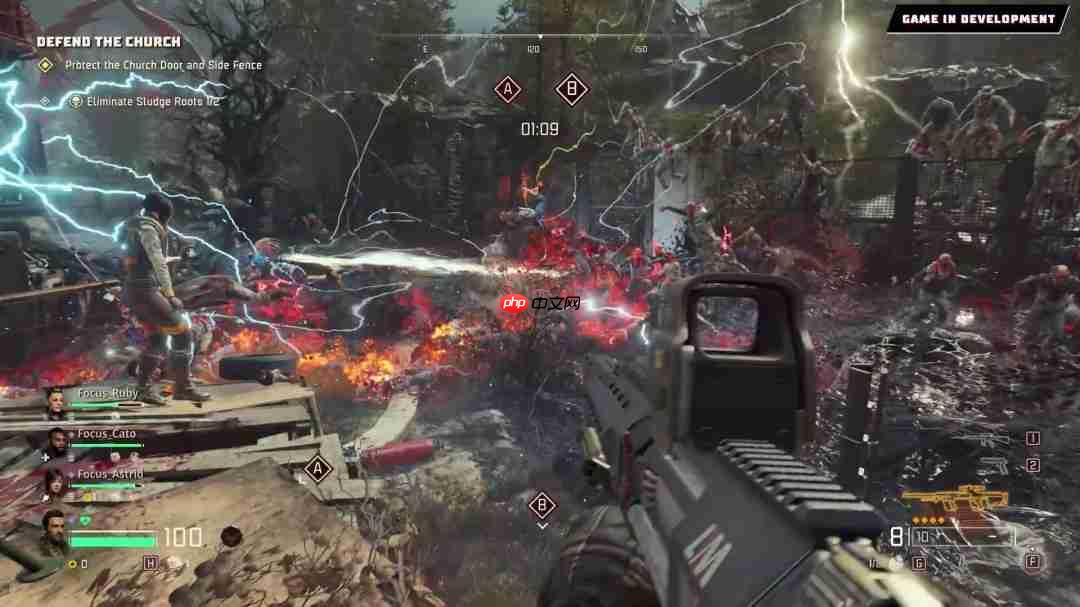Select the Eliminate Sludge Roots objective
The height and width of the screenshot is (607, 1080).
coord(152,101)
